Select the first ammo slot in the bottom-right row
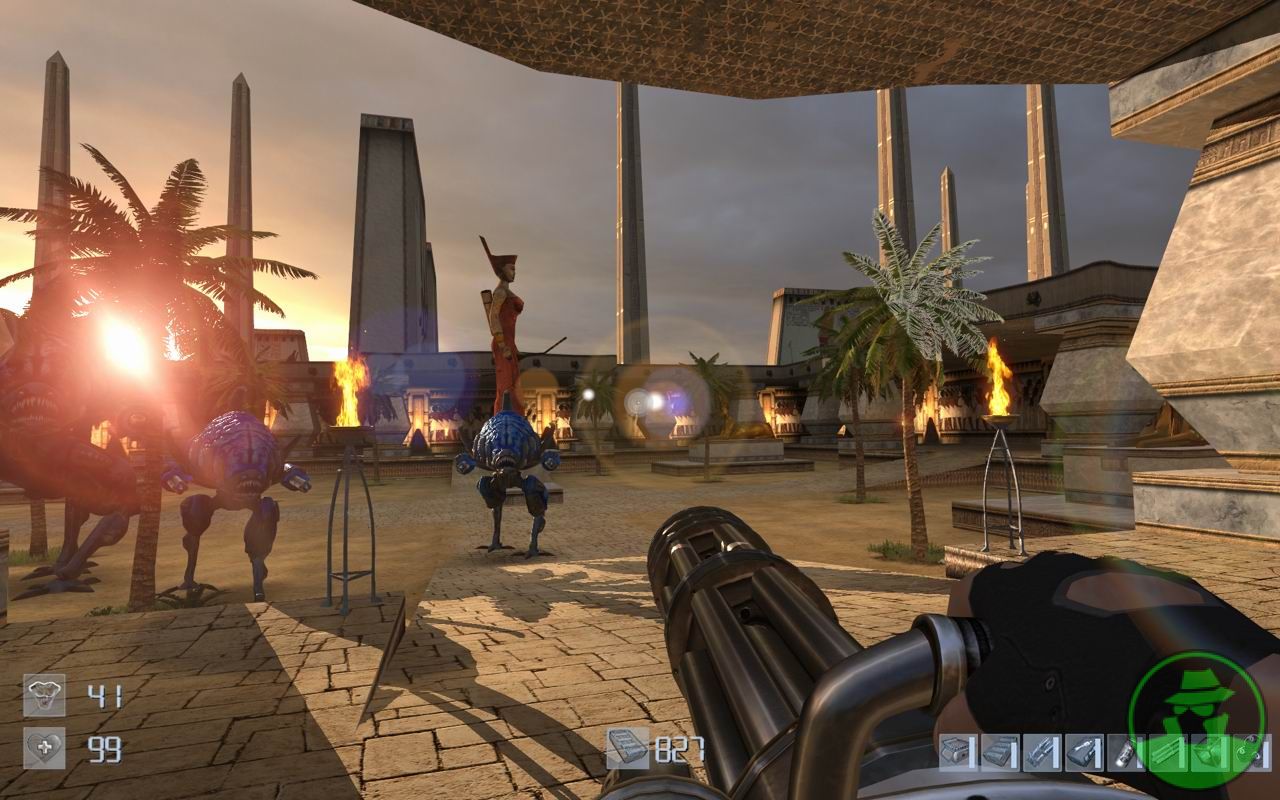 pos(957,752)
